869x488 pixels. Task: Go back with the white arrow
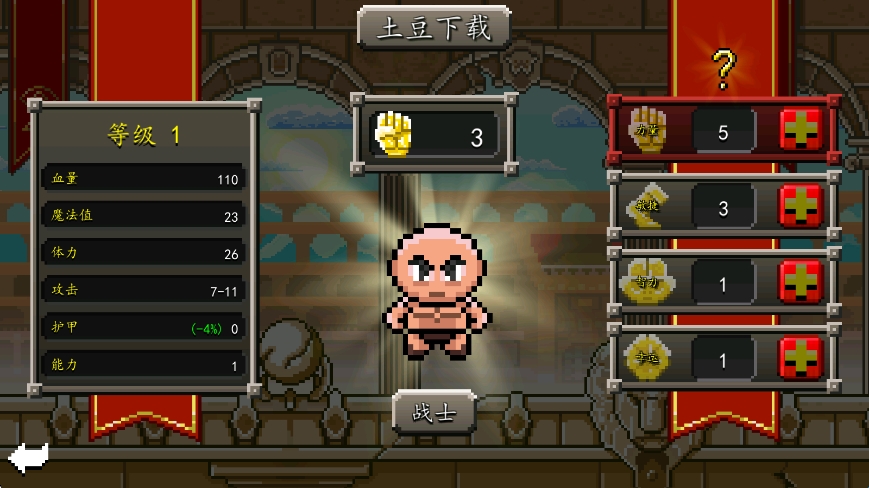pyautogui.click(x=28, y=458)
